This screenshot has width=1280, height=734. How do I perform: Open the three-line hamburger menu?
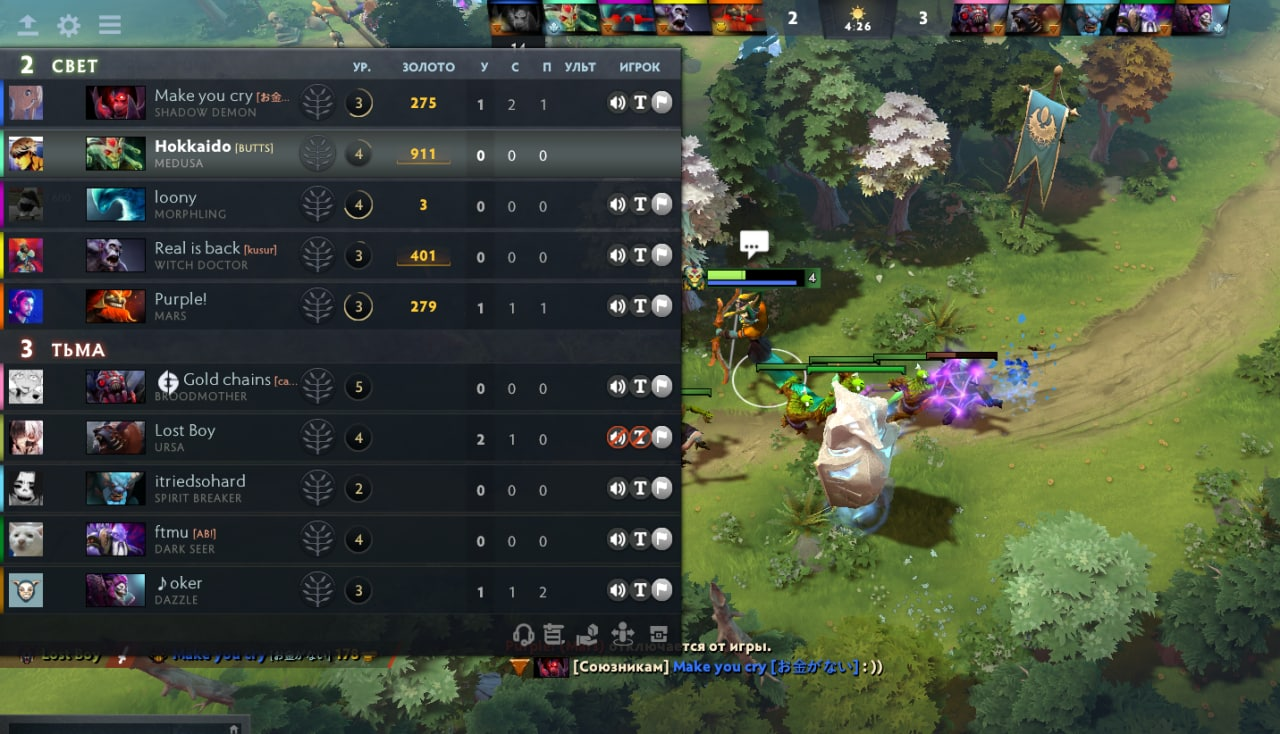(110, 25)
